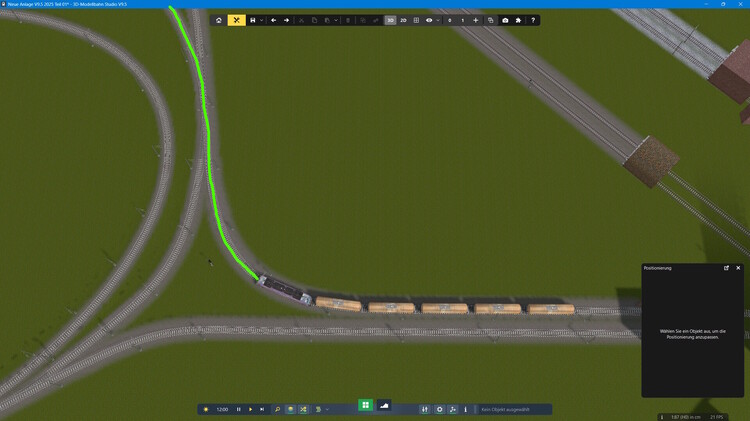Redo with the right arrow button
Viewport: 750px width, 421px height.
coord(287,20)
